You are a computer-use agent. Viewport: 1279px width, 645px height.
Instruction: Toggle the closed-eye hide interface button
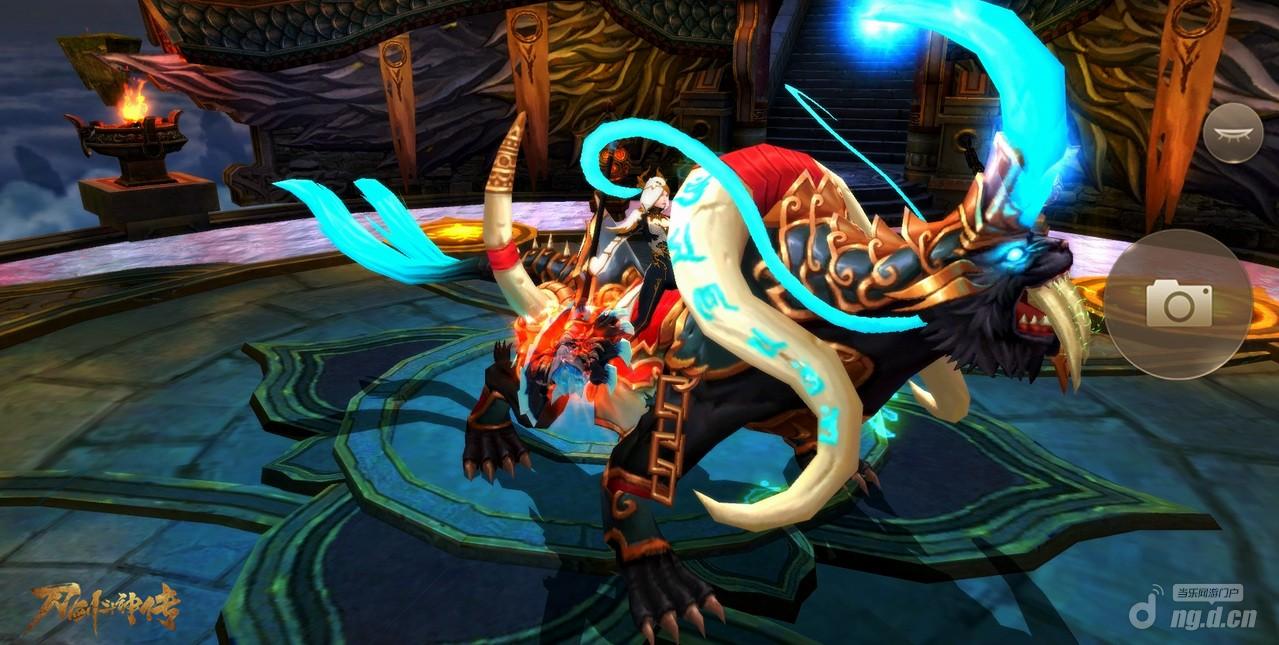click(x=1232, y=133)
